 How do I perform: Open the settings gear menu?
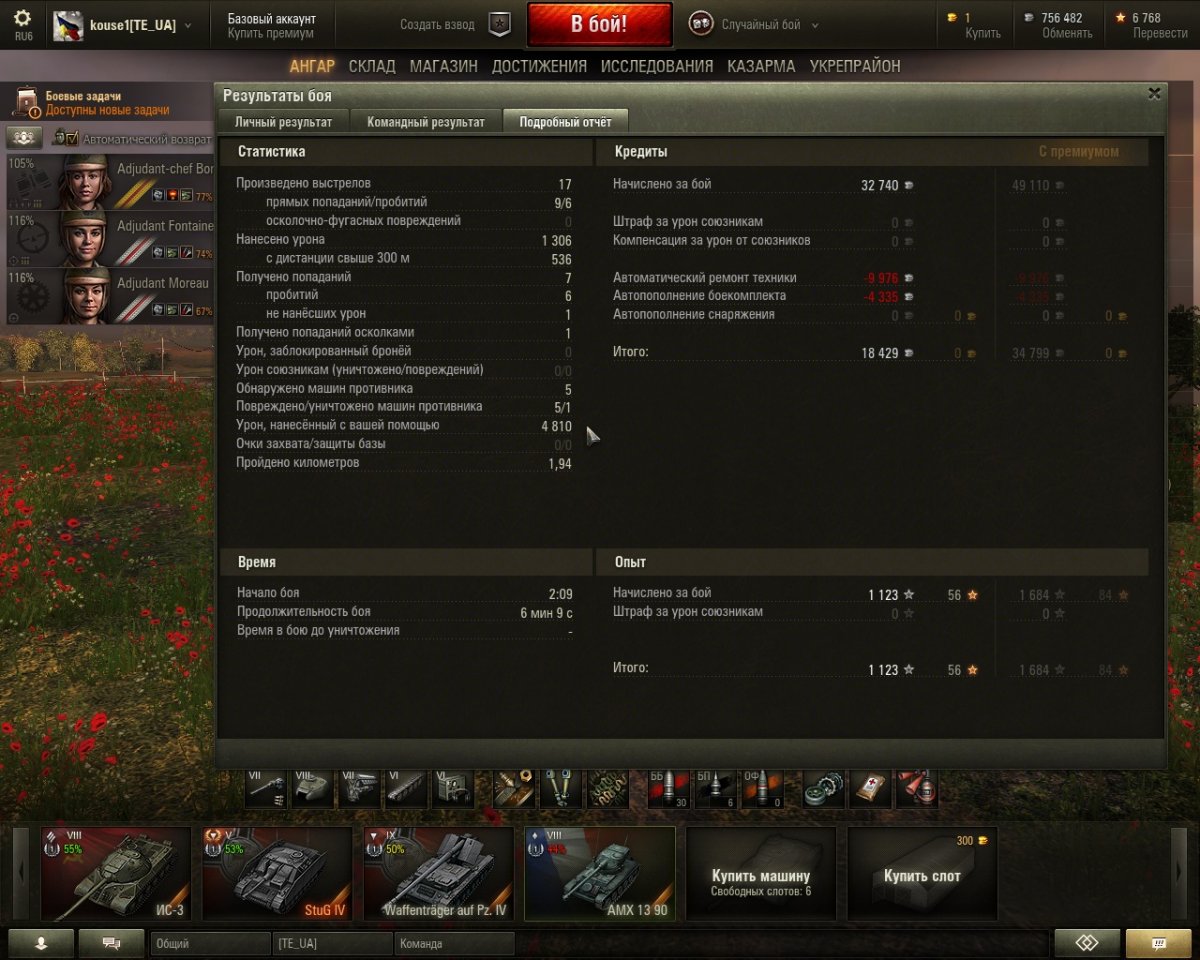point(22,19)
